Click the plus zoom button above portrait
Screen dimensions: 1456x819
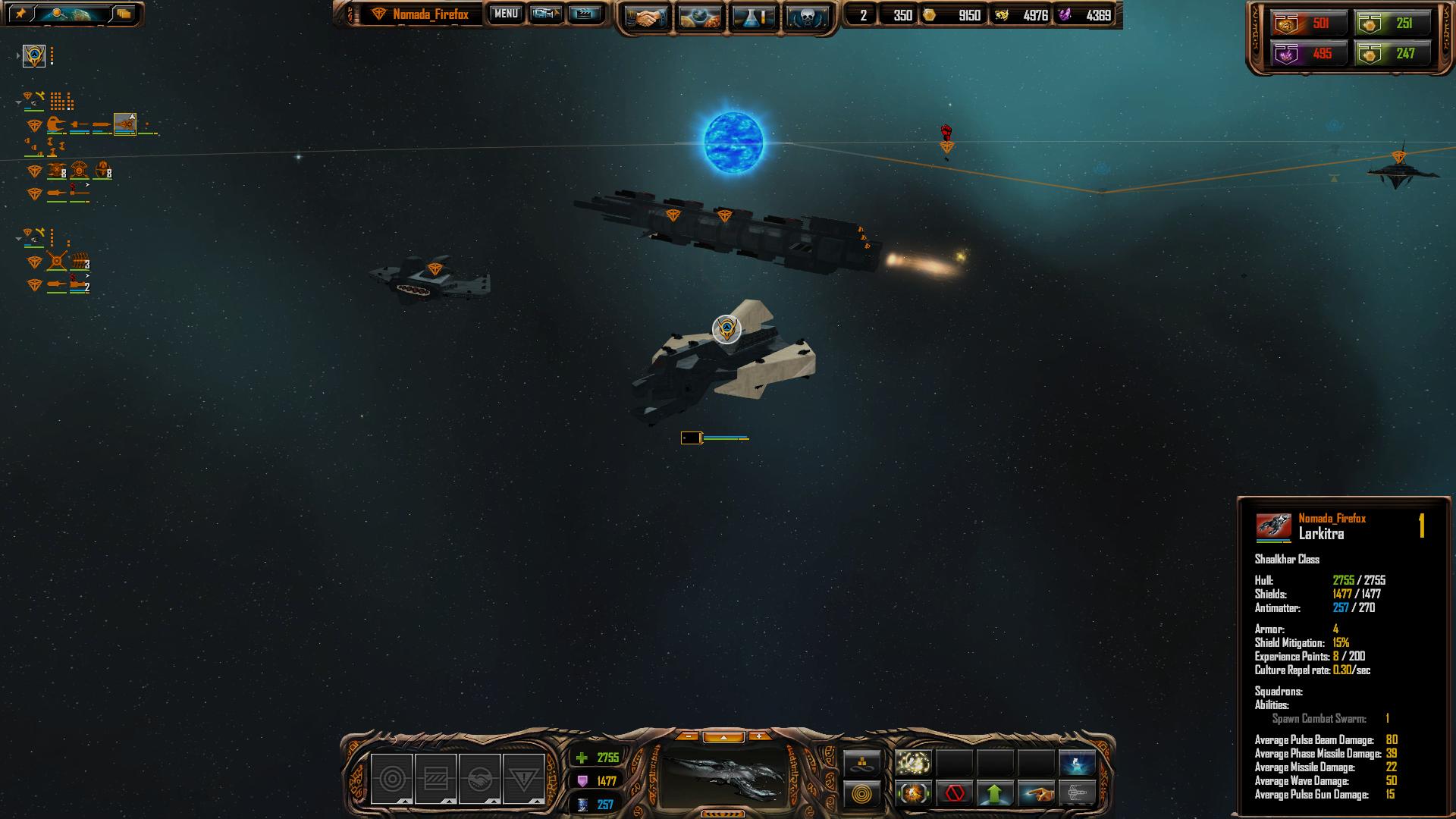tap(759, 736)
